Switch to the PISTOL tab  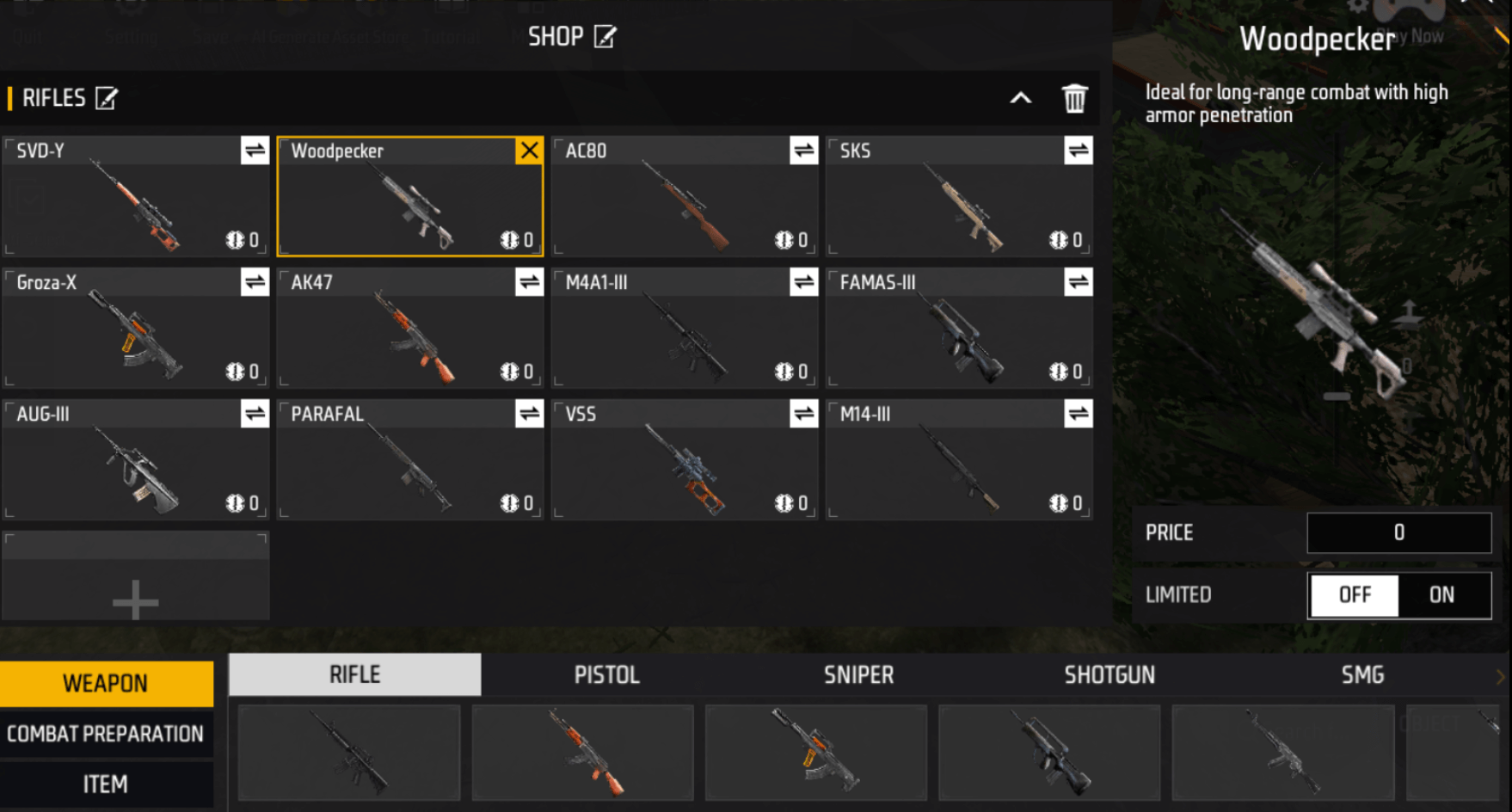[606, 674]
